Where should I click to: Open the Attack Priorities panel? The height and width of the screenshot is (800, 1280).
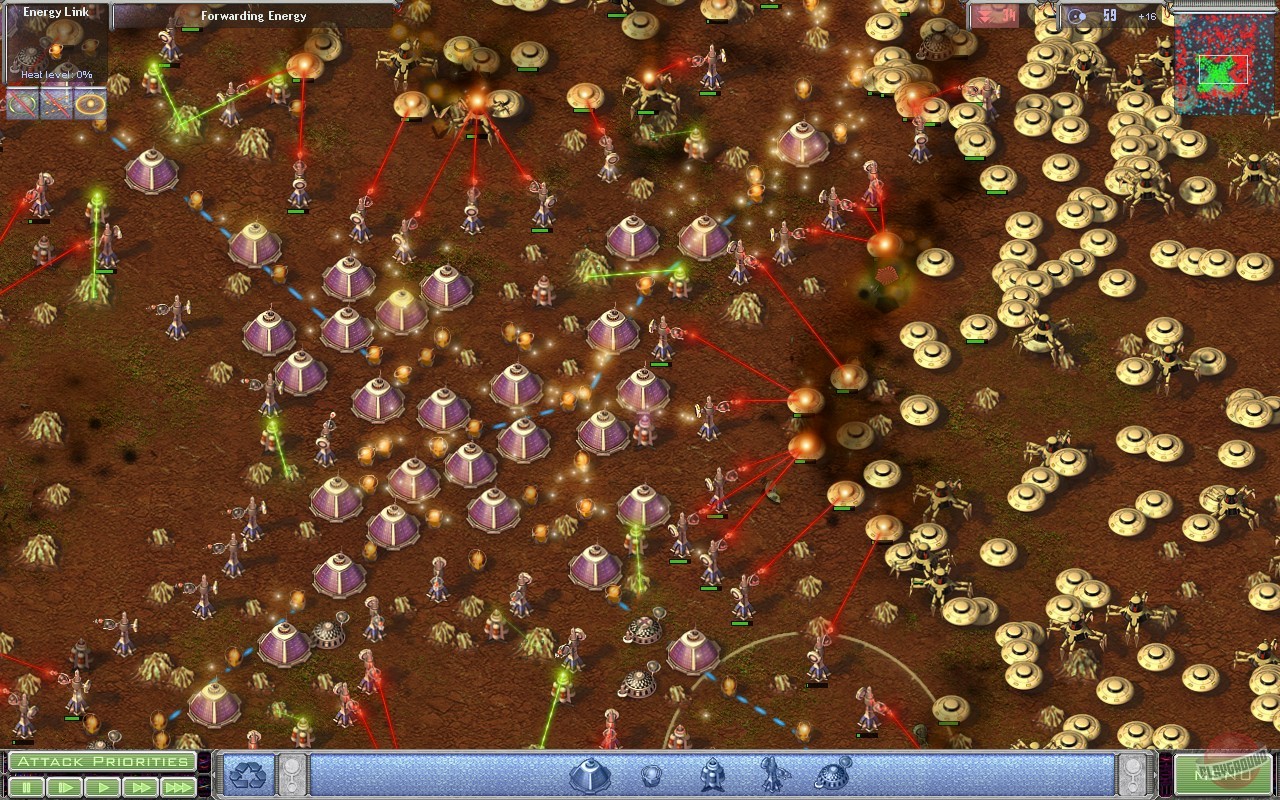click(x=102, y=761)
